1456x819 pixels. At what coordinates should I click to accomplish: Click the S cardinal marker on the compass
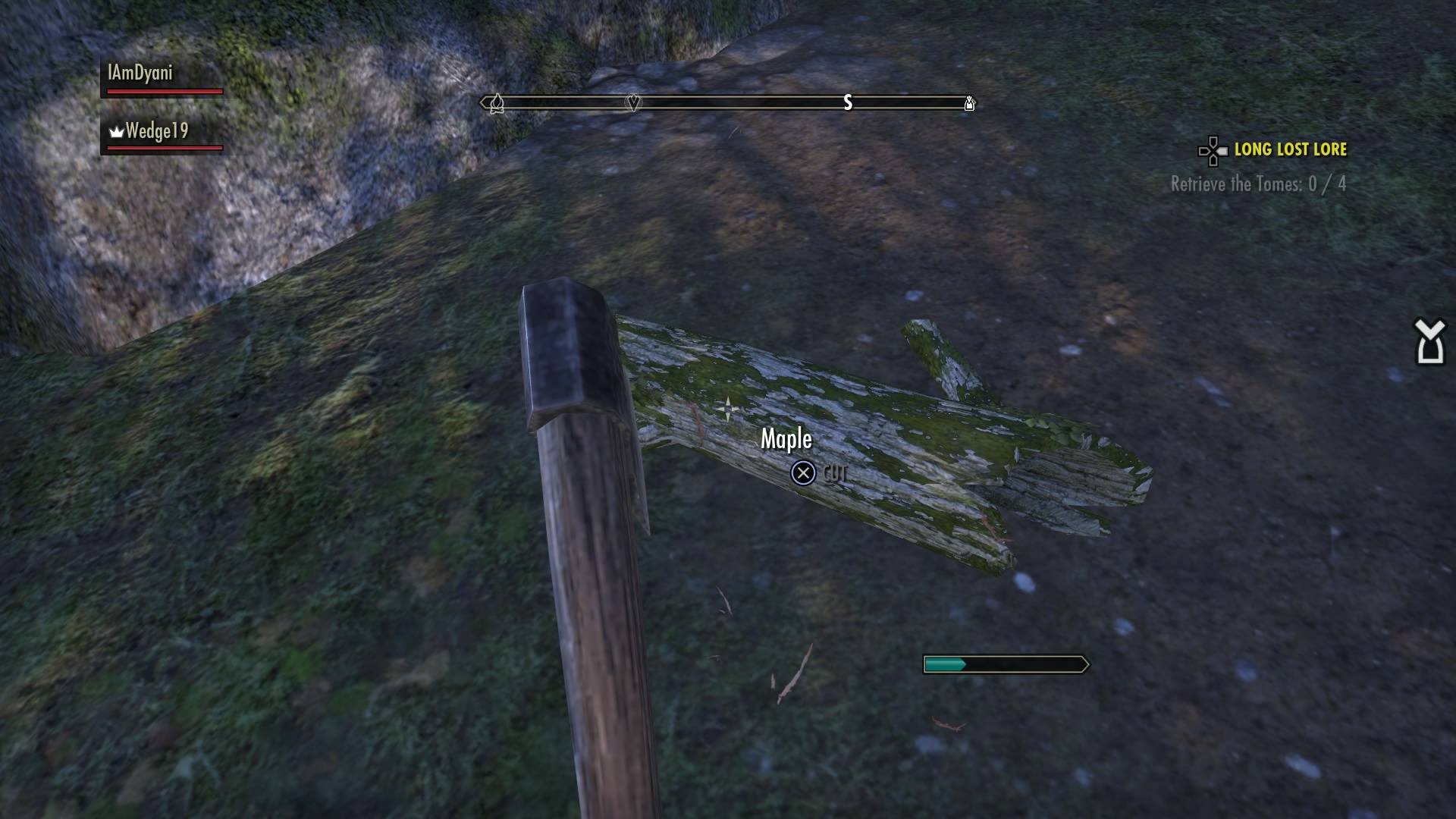847,103
